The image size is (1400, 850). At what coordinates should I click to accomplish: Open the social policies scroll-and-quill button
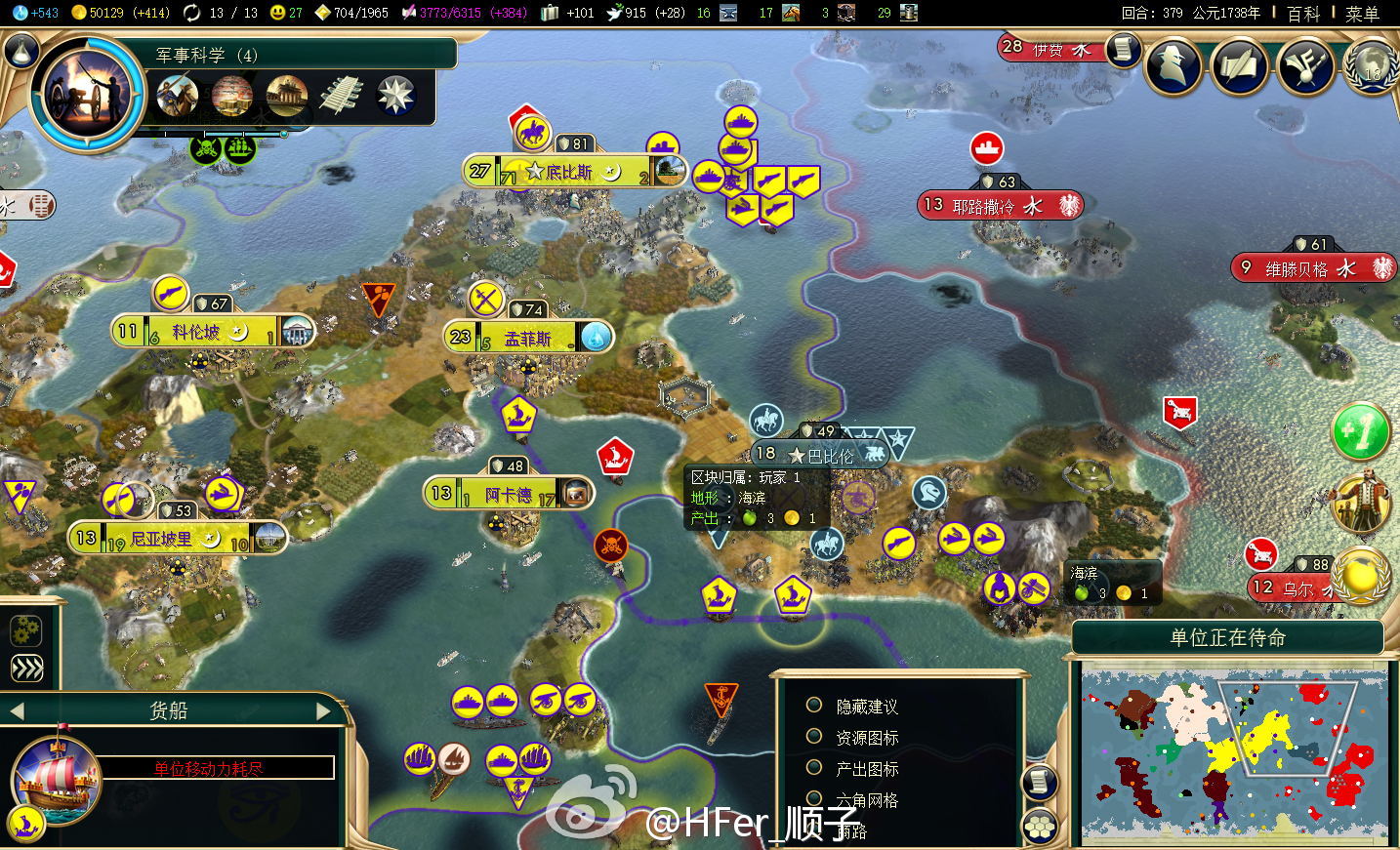1240,66
